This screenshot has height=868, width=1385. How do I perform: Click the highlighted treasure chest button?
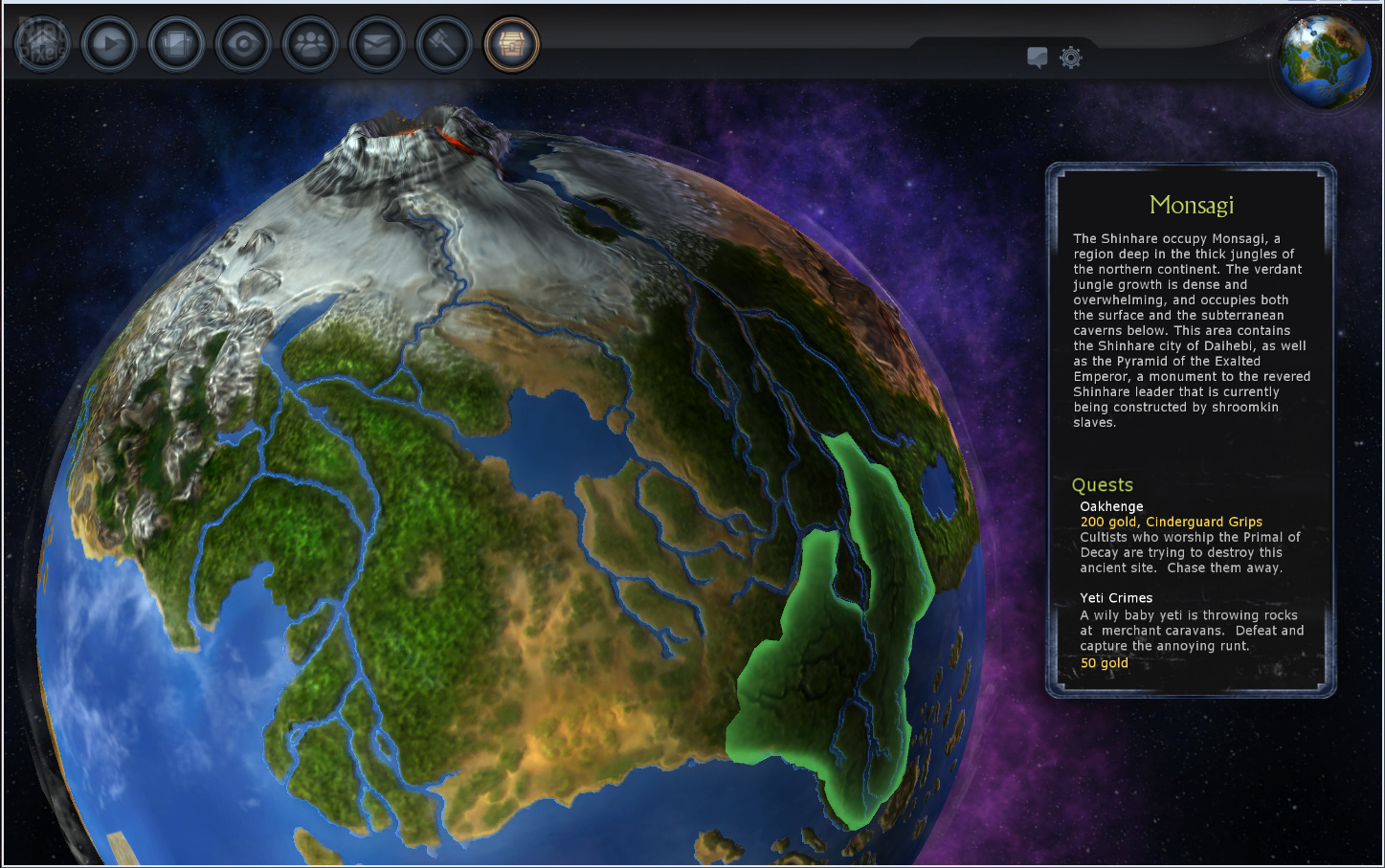click(x=512, y=44)
